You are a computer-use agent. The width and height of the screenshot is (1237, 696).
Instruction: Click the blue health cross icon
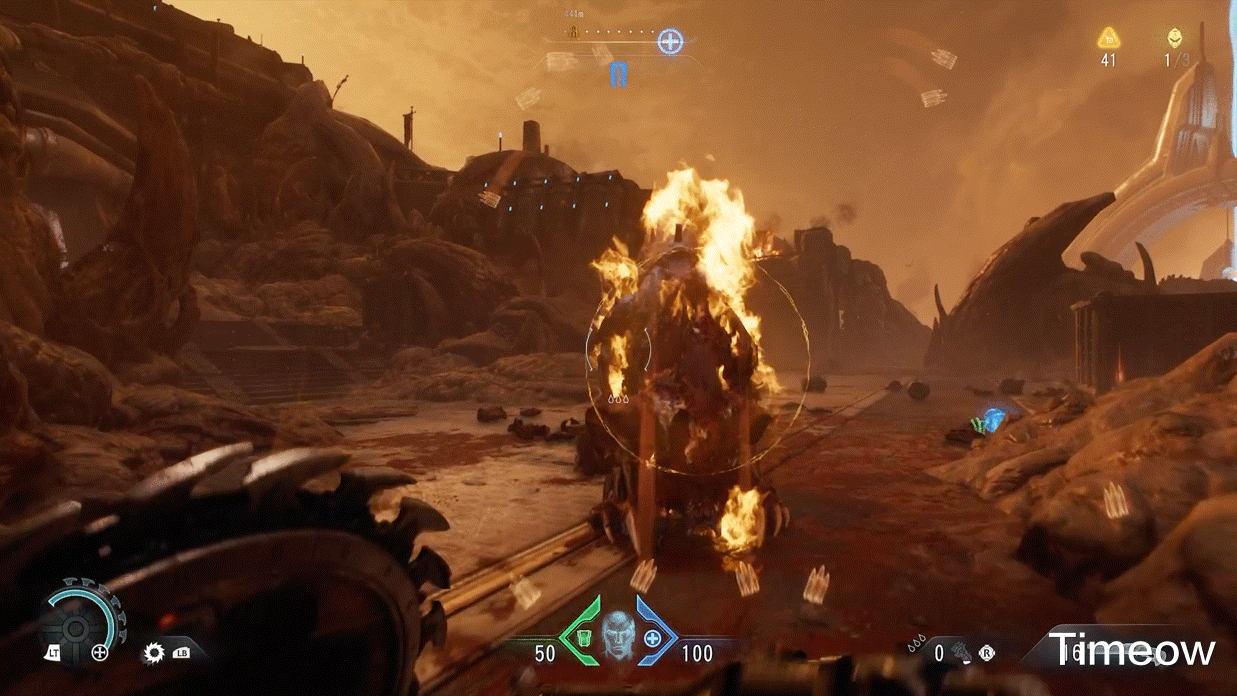click(x=653, y=637)
